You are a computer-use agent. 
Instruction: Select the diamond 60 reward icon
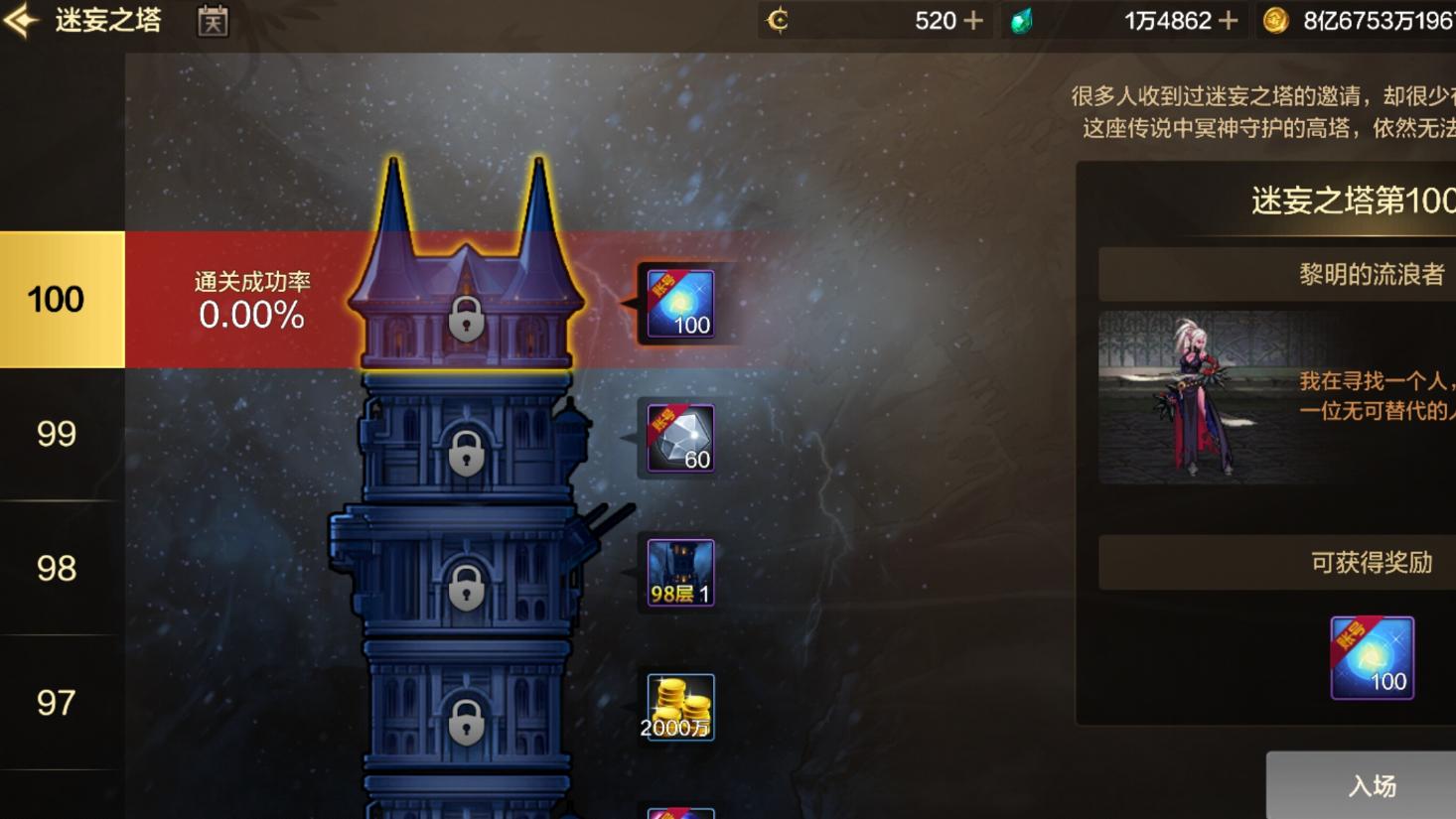click(678, 438)
